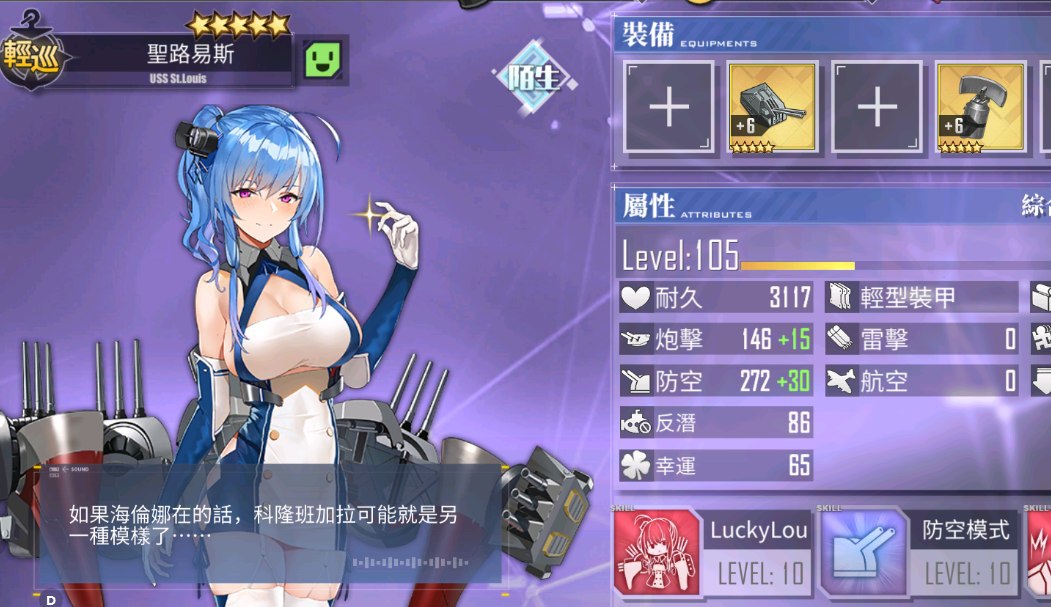Open the 防空模式 anti-air skill
The width and height of the screenshot is (1051, 607).
pos(920,551)
